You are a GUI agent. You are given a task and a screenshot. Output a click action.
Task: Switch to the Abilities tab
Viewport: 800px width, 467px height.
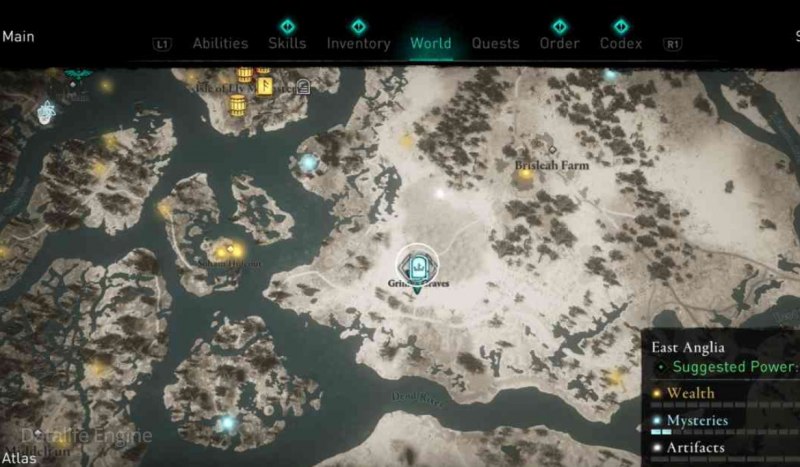(x=220, y=43)
